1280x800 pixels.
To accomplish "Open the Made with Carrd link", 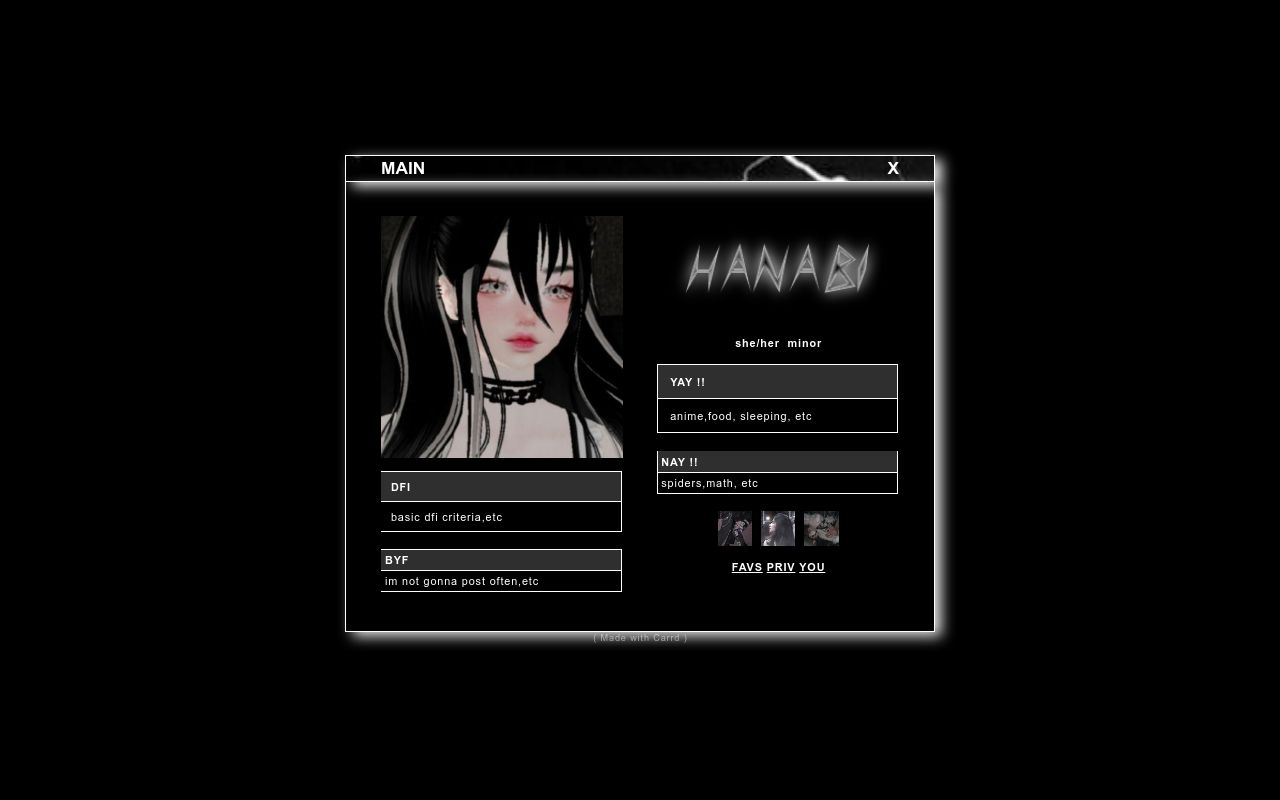I will (639, 637).
